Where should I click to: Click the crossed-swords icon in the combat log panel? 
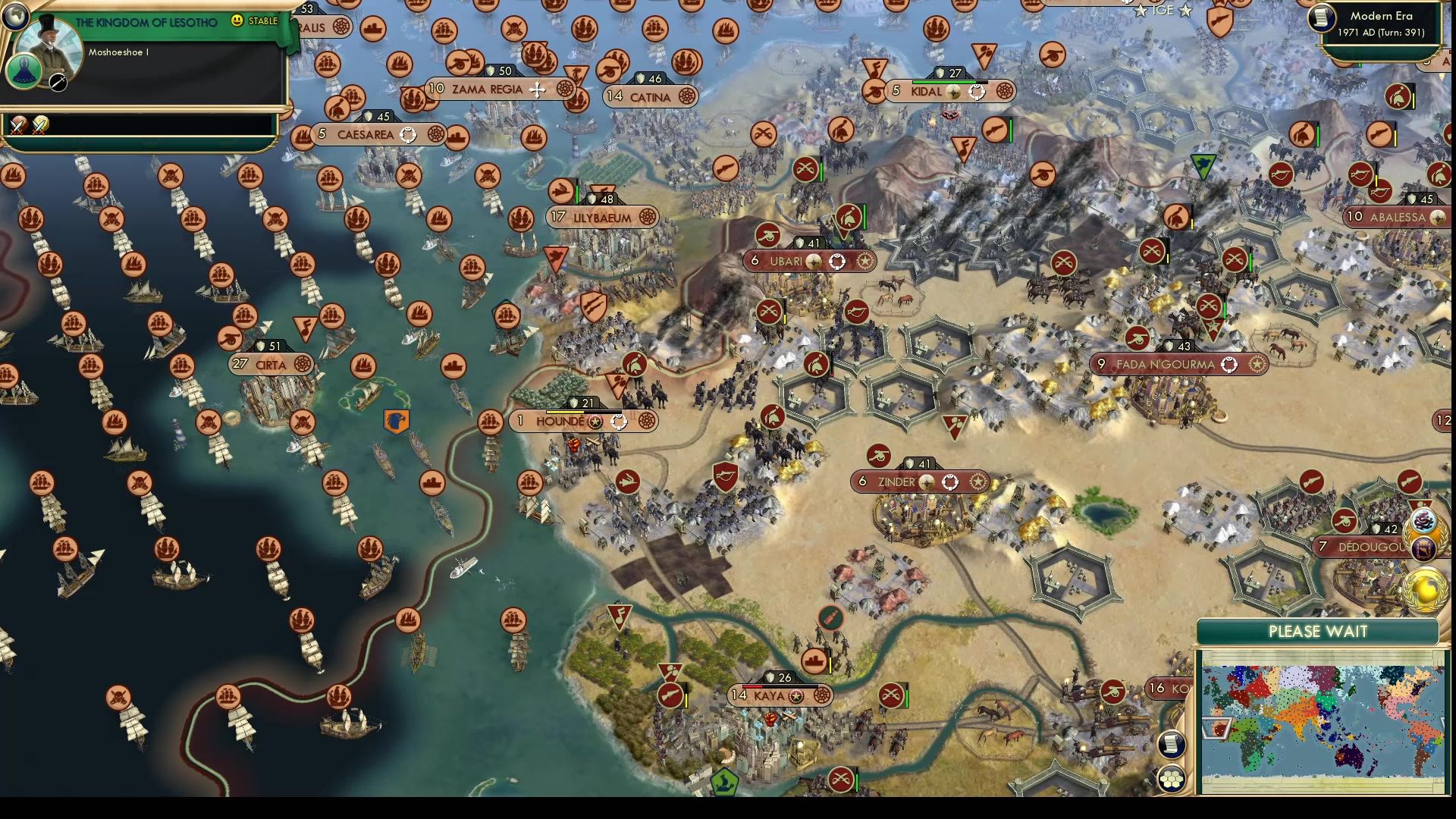[19, 125]
